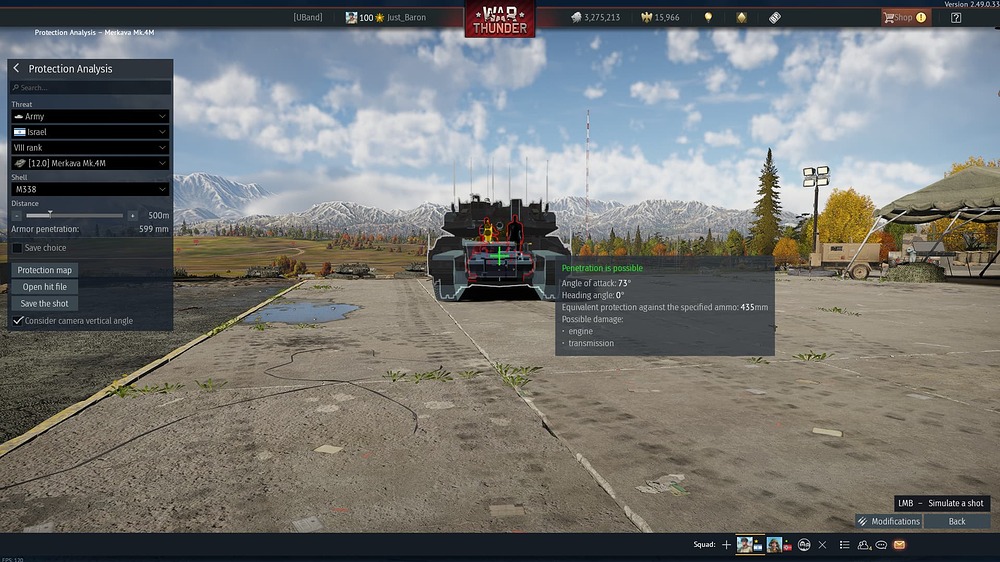
Task: Add a squad member with the plus icon
Action: point(727,545)
